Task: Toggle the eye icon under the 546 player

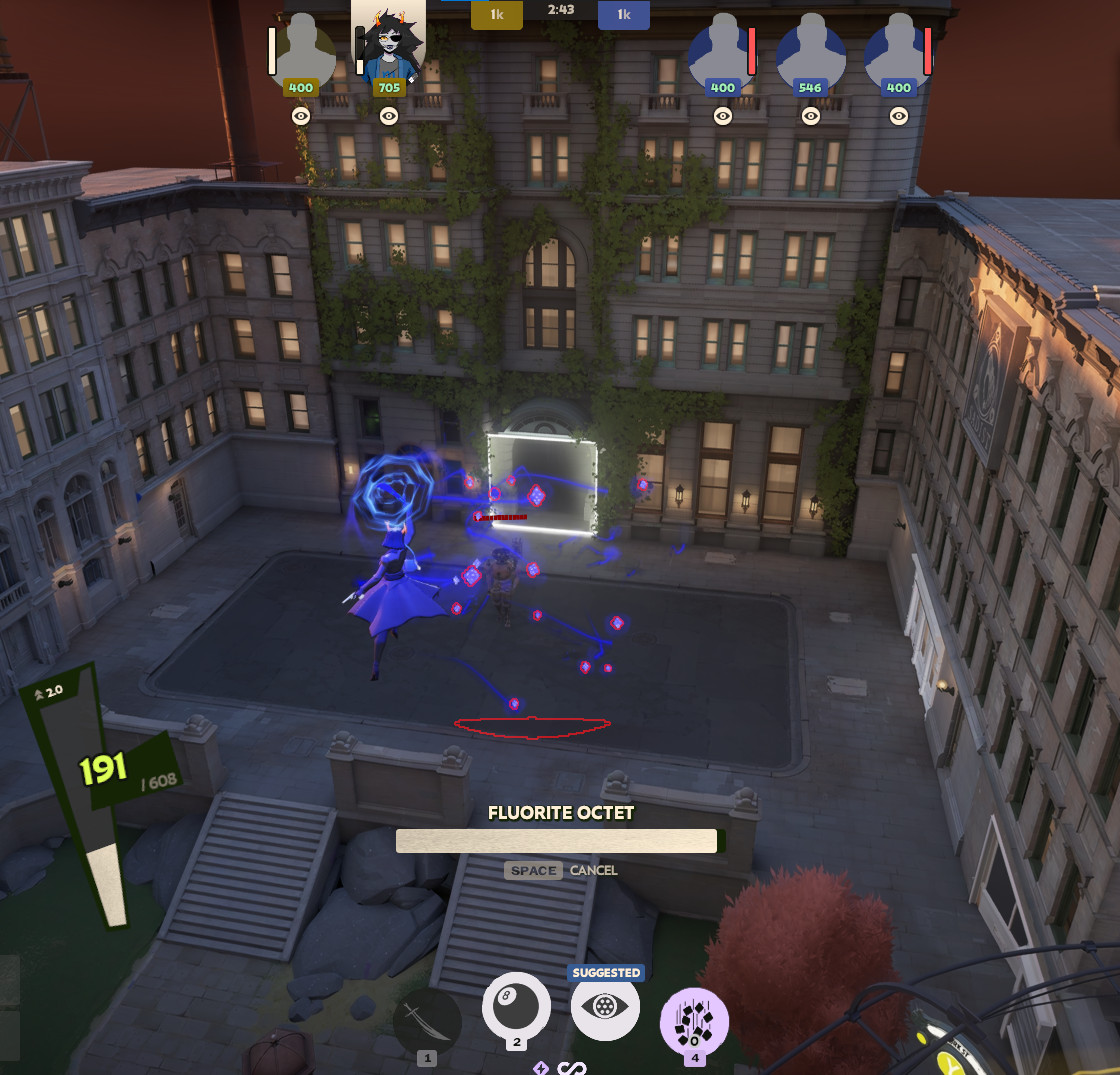Action: [811, 116]
